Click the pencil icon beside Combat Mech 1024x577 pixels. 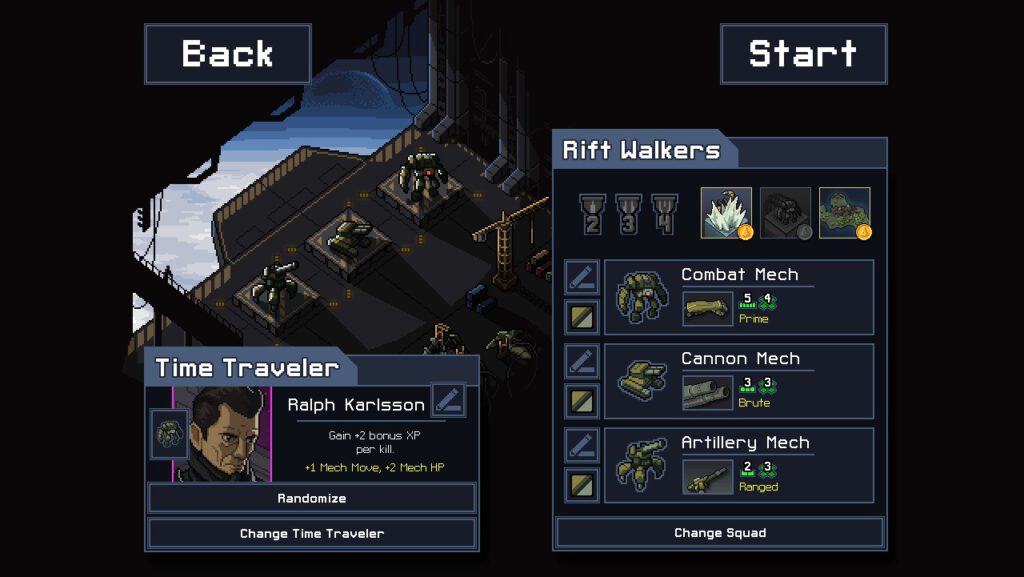[582, 277]
